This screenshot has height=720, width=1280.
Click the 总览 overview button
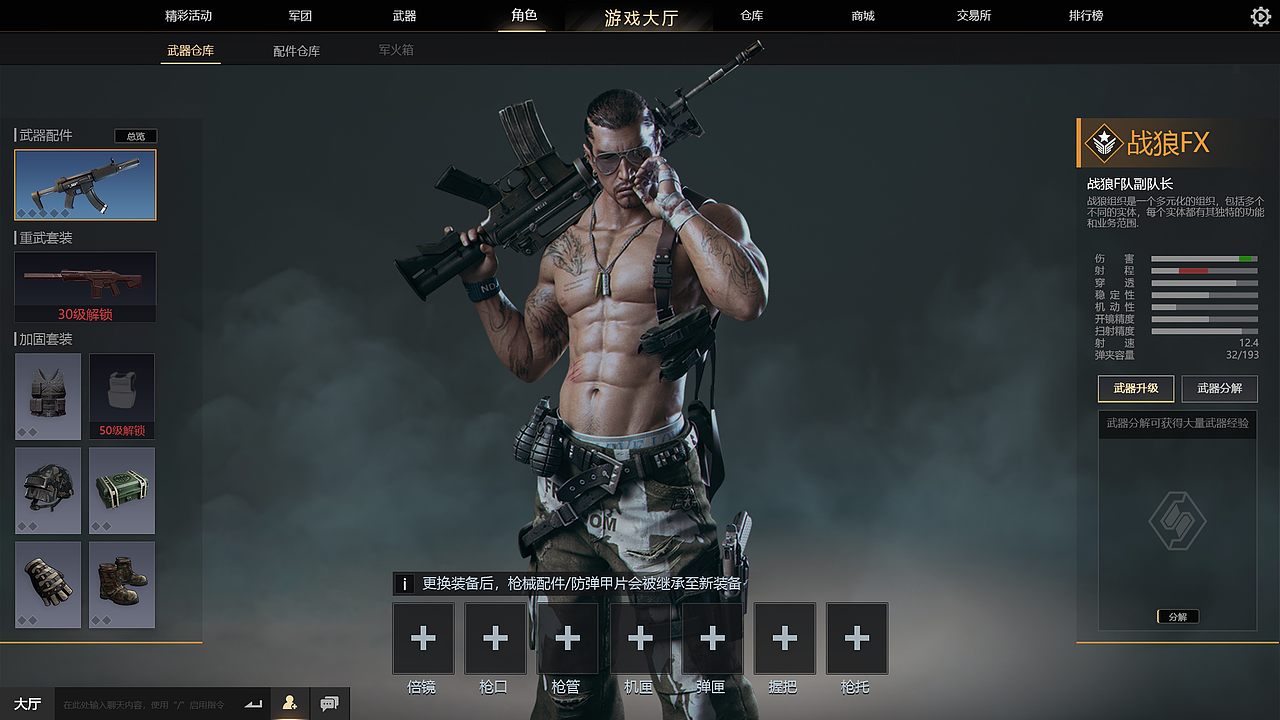135,136
